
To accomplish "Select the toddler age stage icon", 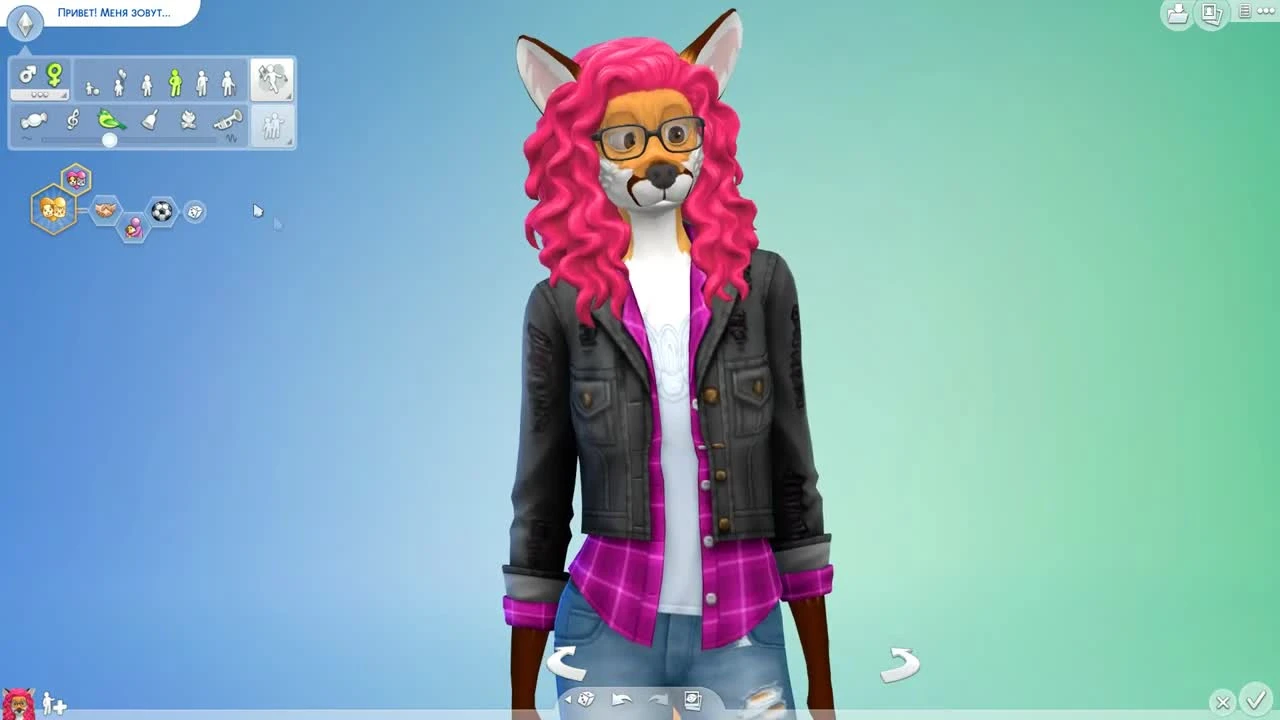I will 88,86.
